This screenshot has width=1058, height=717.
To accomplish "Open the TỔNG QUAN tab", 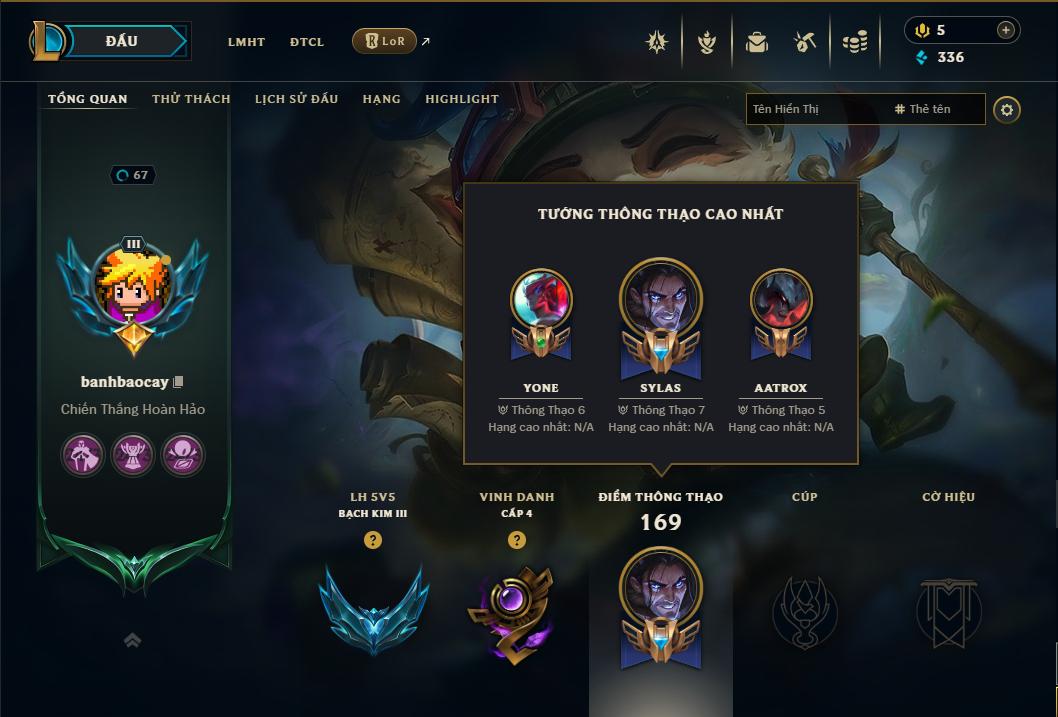I will (88, 99).
